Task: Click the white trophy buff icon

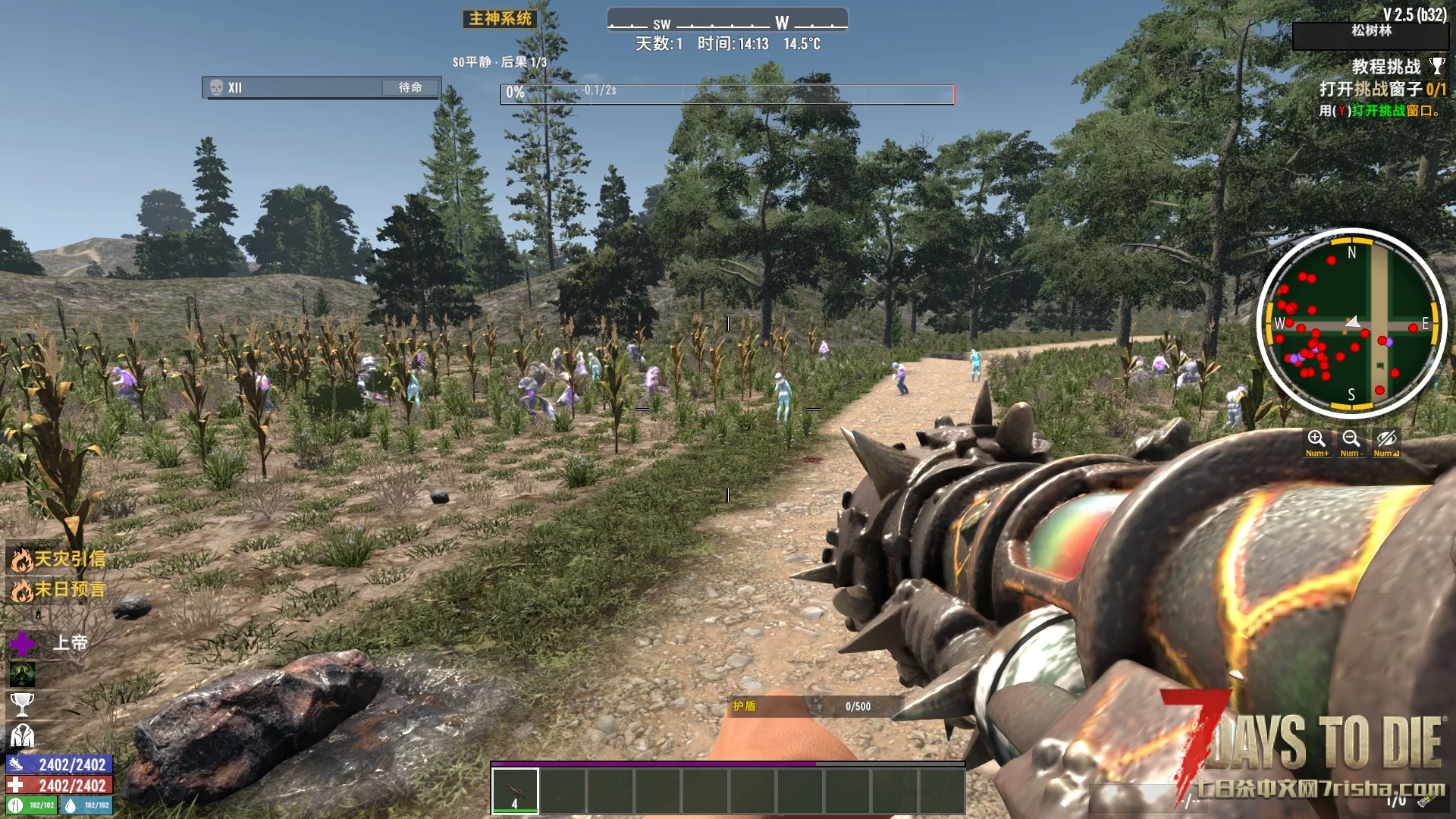Action: tap(22, 704)
